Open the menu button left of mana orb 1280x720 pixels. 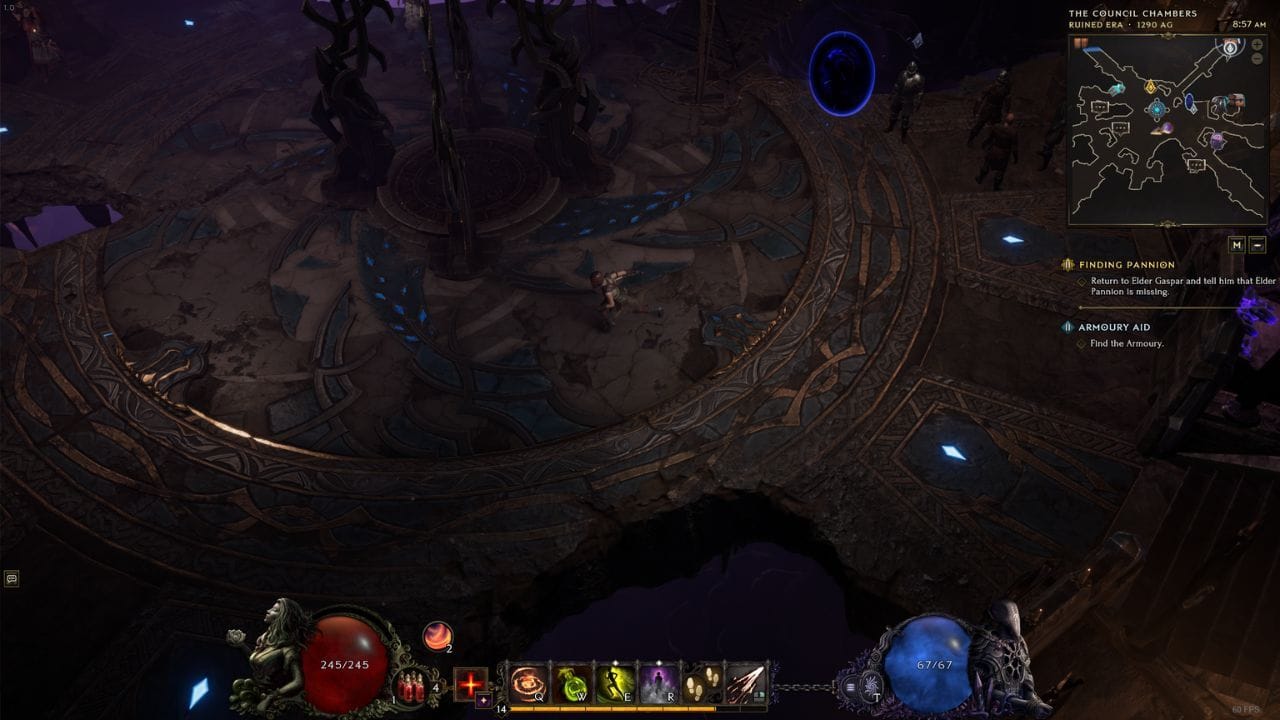pos(849,687)
